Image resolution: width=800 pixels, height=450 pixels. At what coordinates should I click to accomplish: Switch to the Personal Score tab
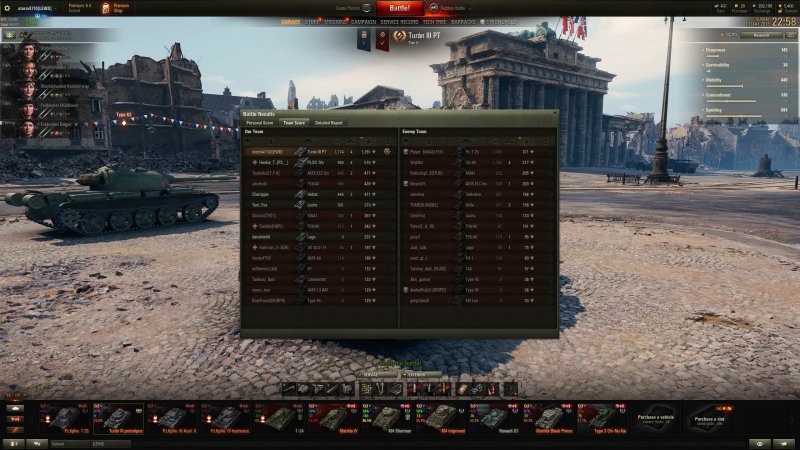(260, 122)
